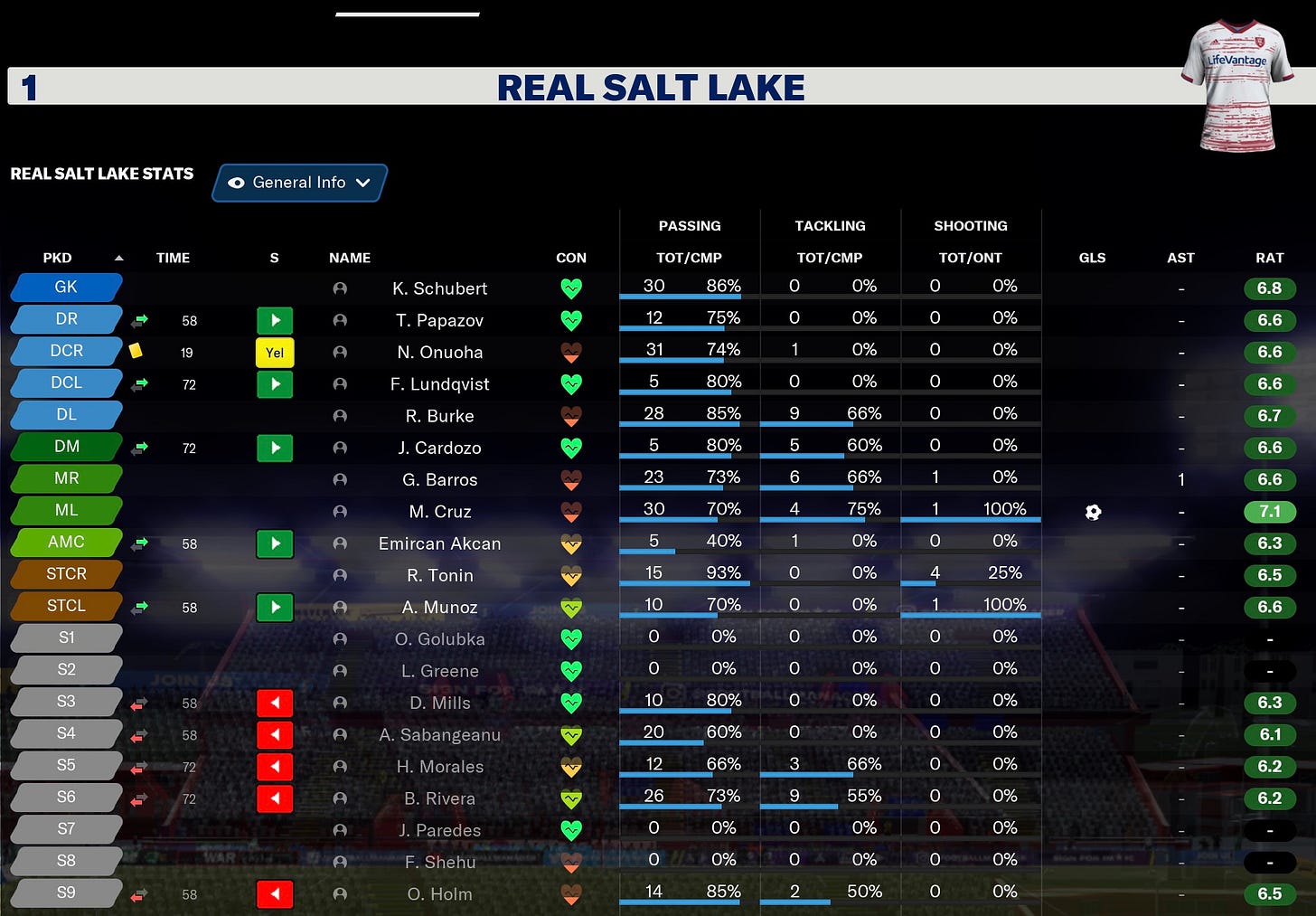Click R. Burke's condition heart
Screen dimensions: 1316x916
(570, 417)
